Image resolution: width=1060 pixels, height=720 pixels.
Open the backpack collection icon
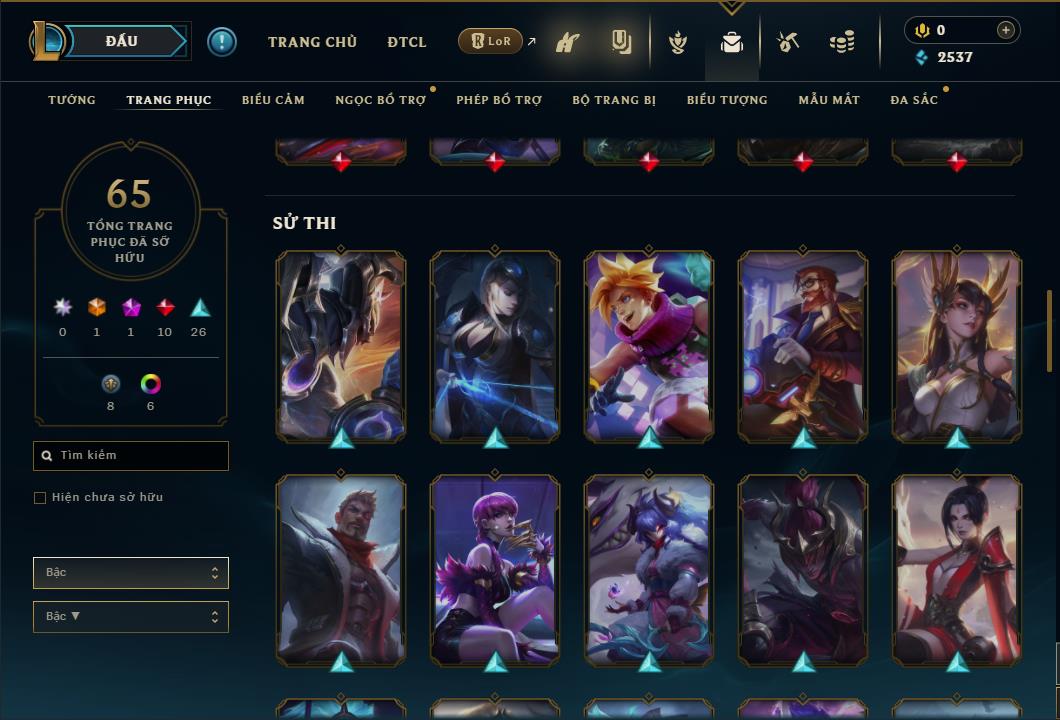(x=732, y=42)
